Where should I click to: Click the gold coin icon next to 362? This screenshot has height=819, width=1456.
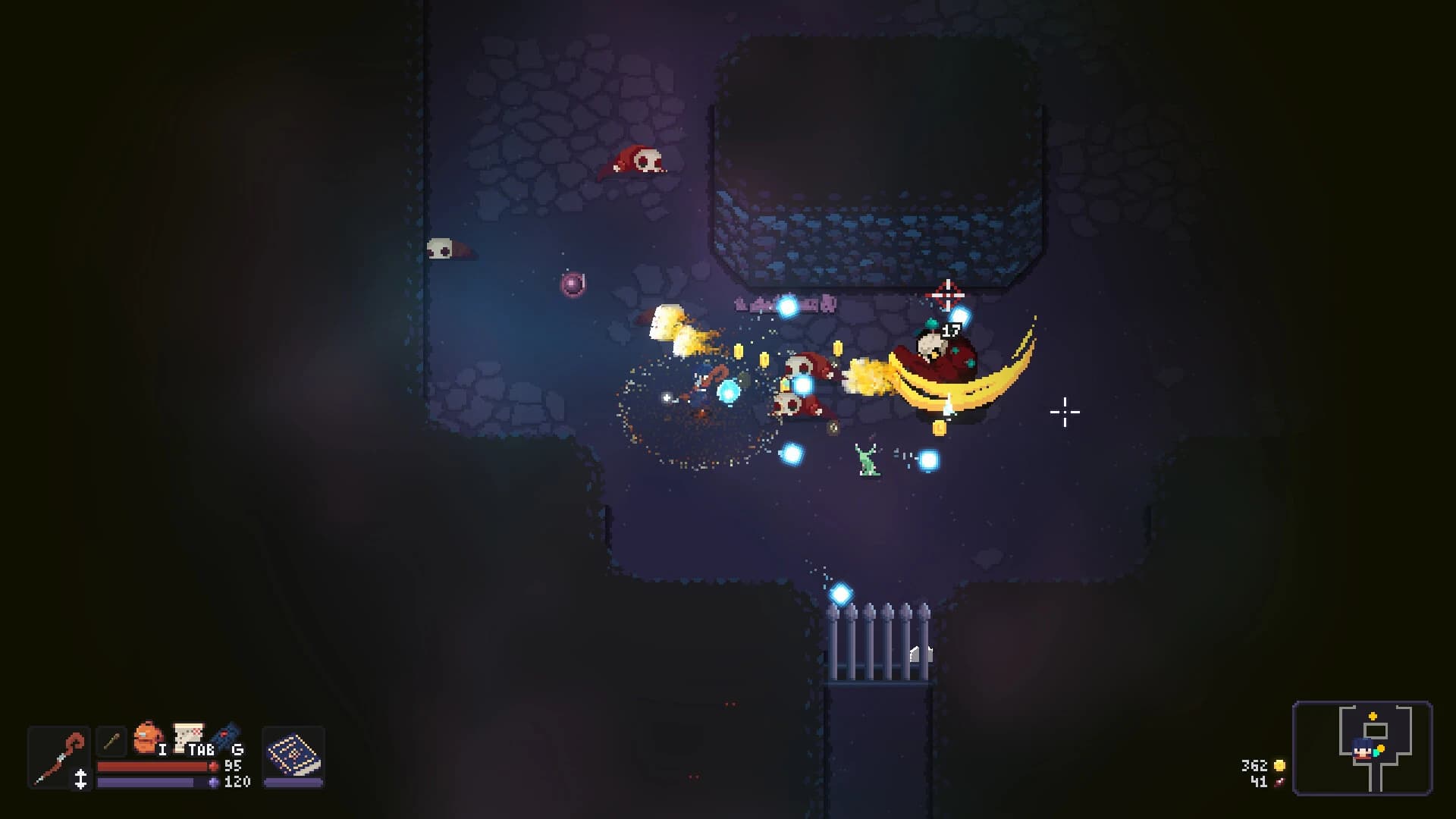coord(1279,766)
